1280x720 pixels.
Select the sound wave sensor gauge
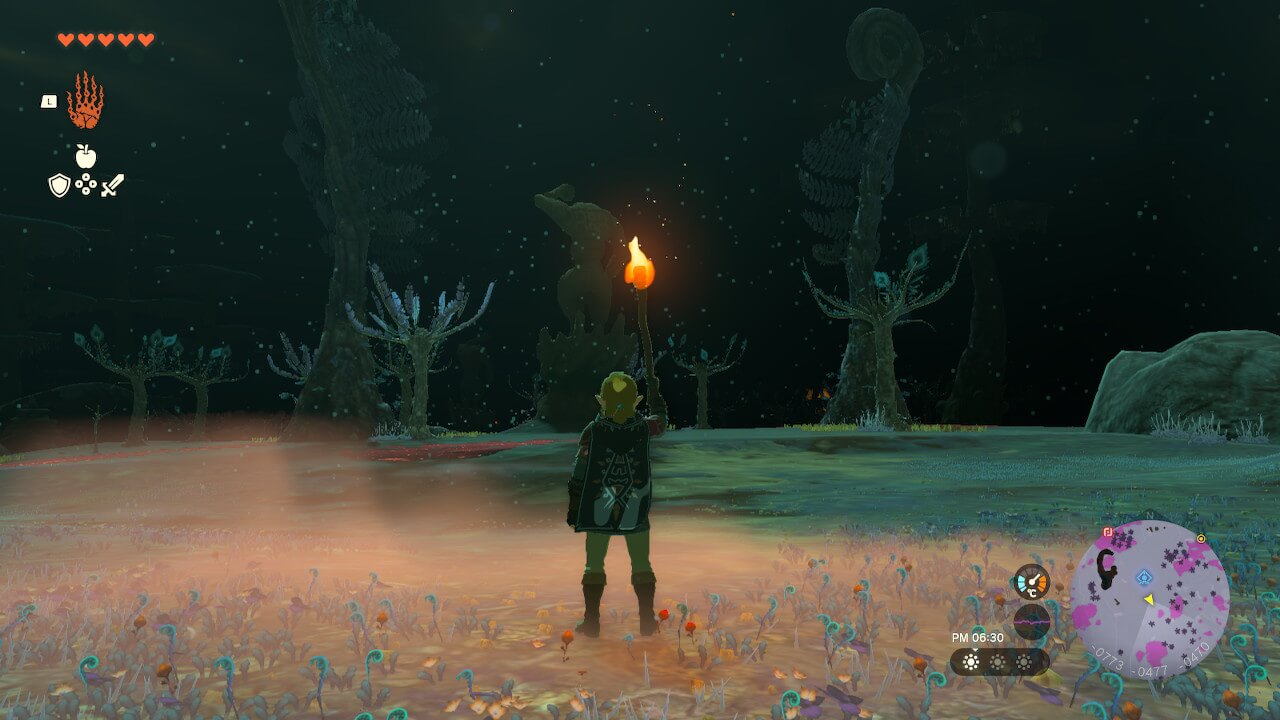click(x=1031, y=622)
